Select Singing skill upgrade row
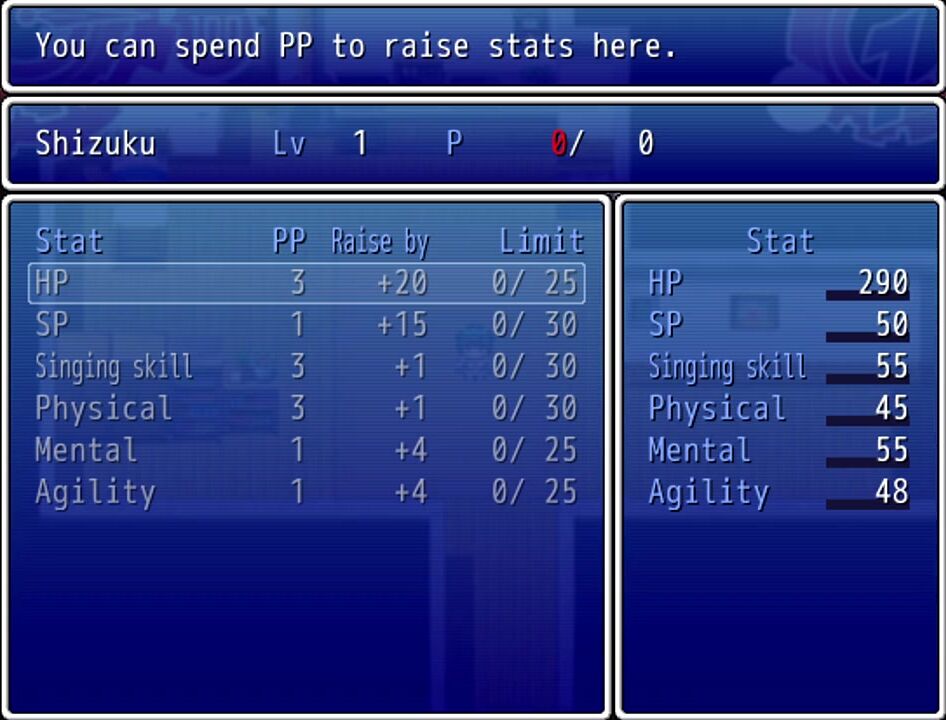The image size is (946, 720). tap(306, 367)
